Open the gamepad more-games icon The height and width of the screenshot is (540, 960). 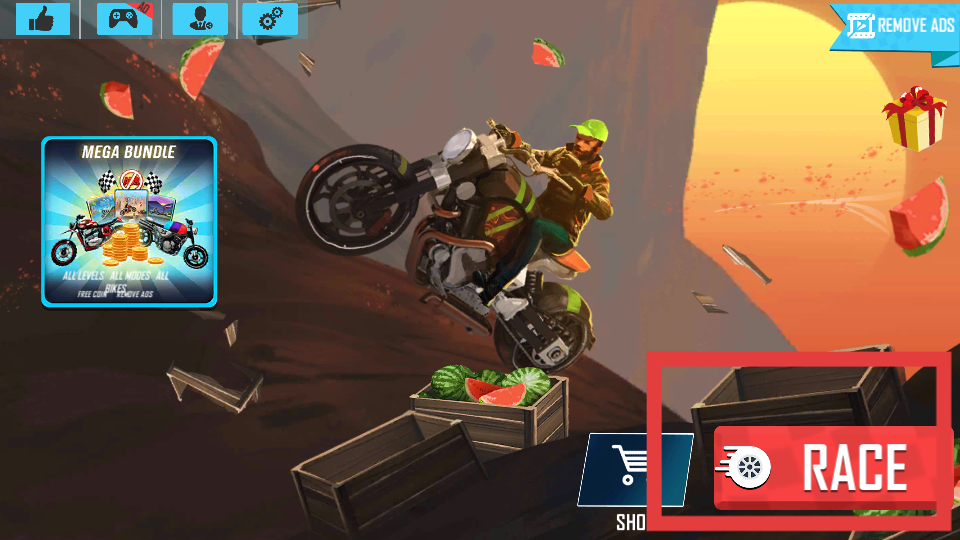124,18
